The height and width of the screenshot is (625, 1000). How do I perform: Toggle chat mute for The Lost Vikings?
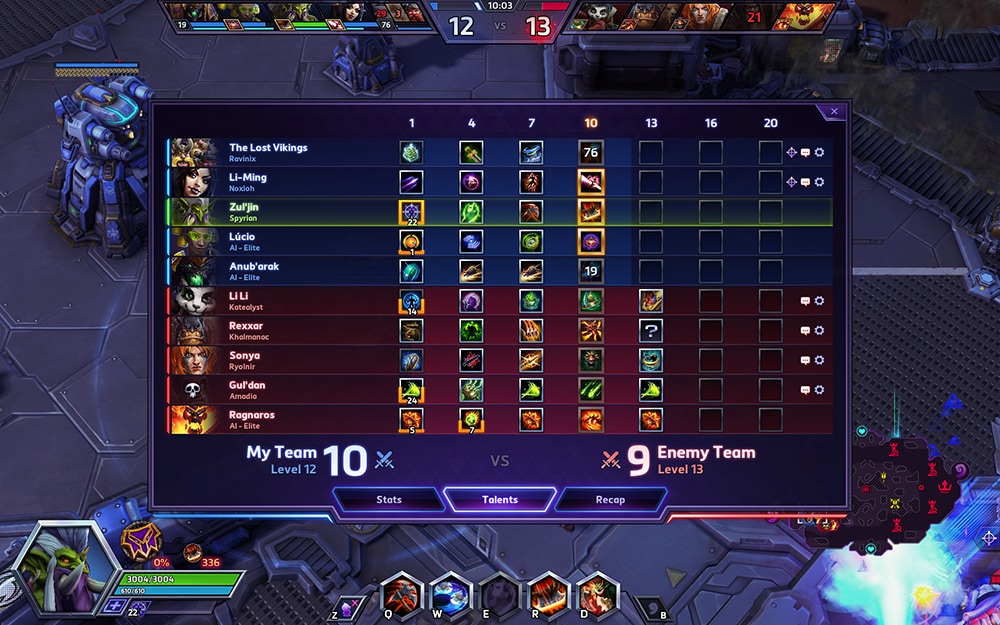tap(805, 153)
